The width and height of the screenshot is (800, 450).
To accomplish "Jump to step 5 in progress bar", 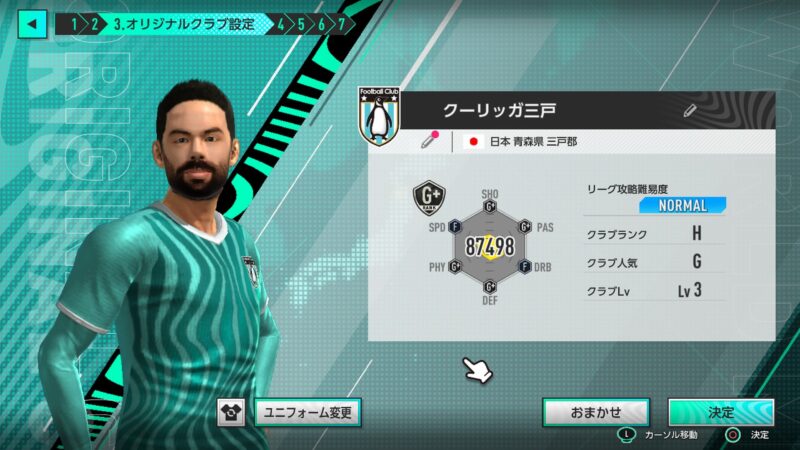I will pos(301,22).
